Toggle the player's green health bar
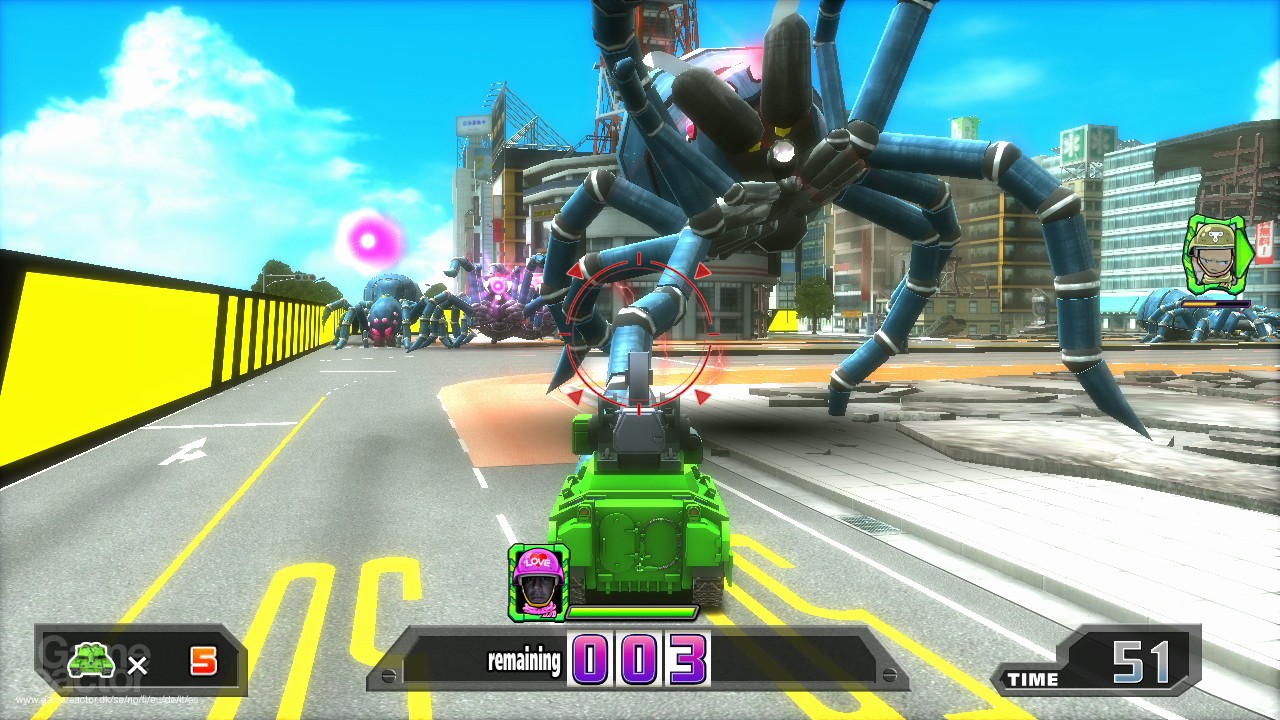 (630, 612)
